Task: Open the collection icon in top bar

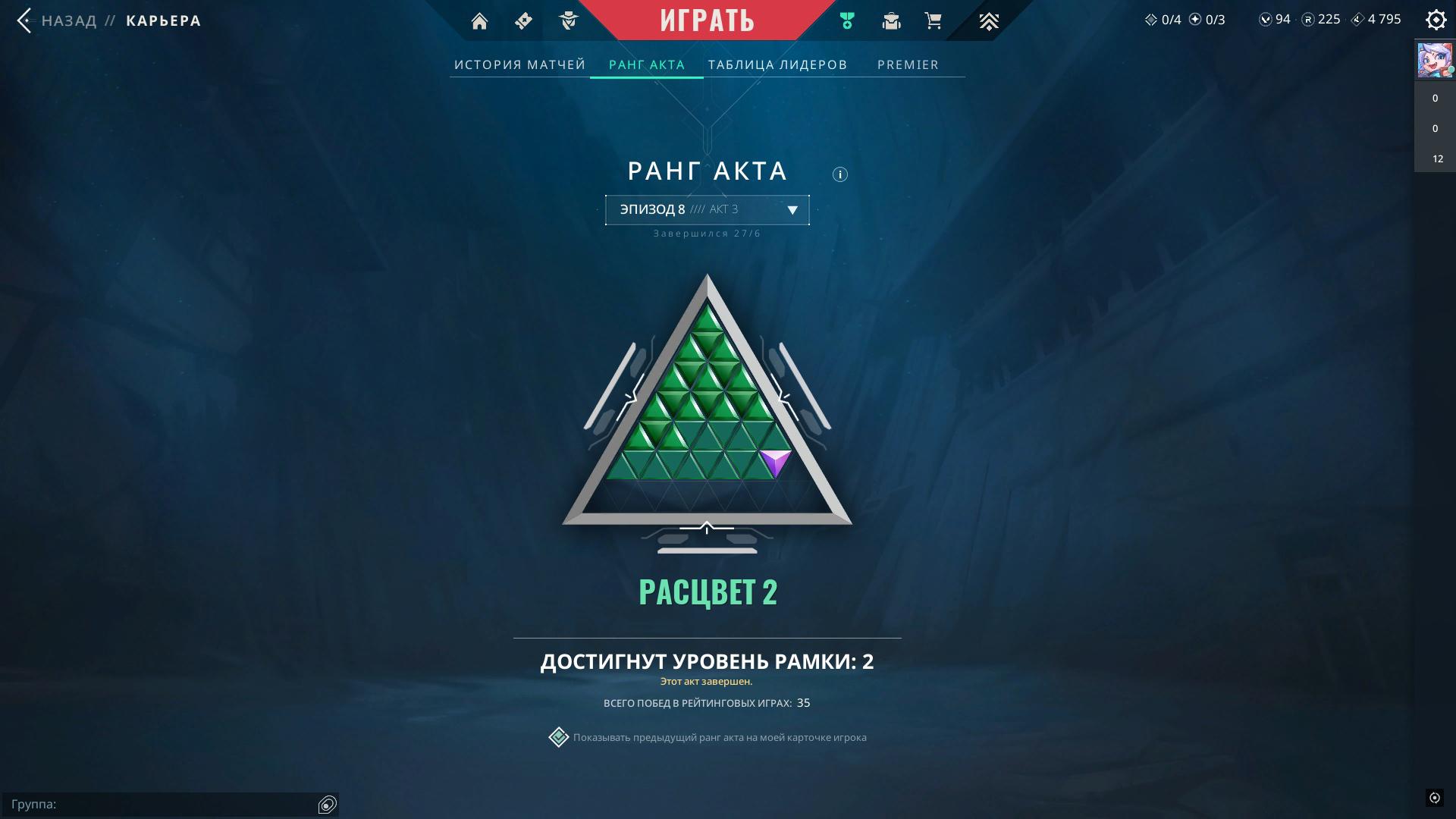Action: 891,21
